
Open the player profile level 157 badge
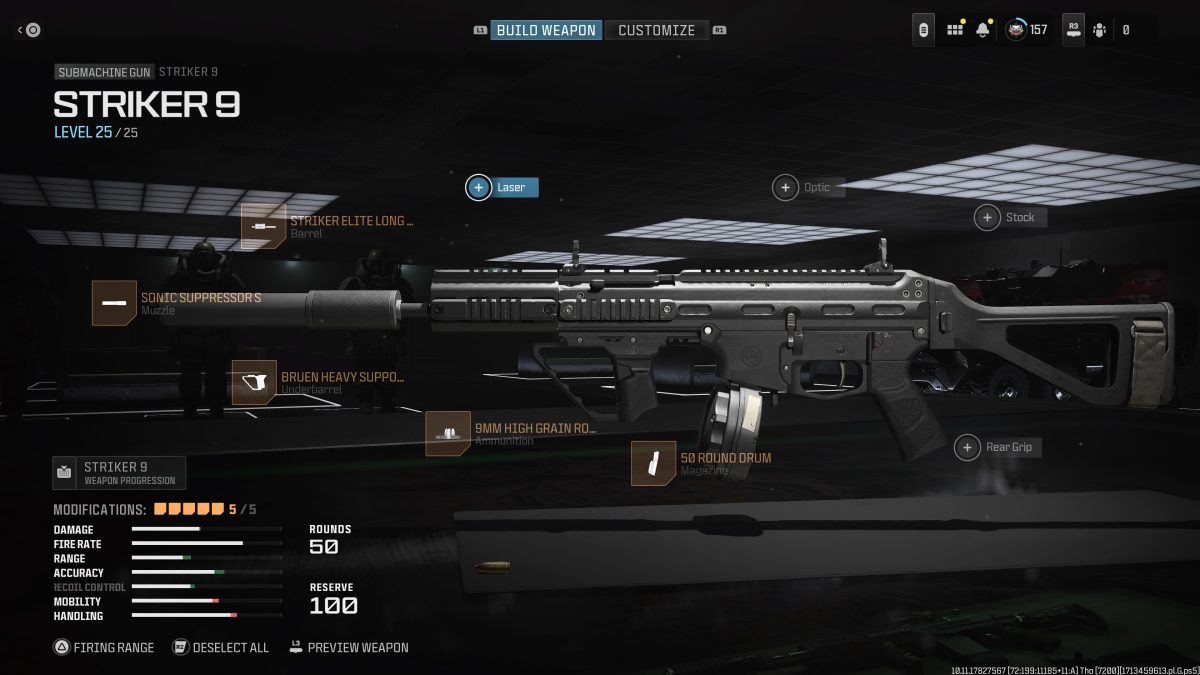point(1027,30)
